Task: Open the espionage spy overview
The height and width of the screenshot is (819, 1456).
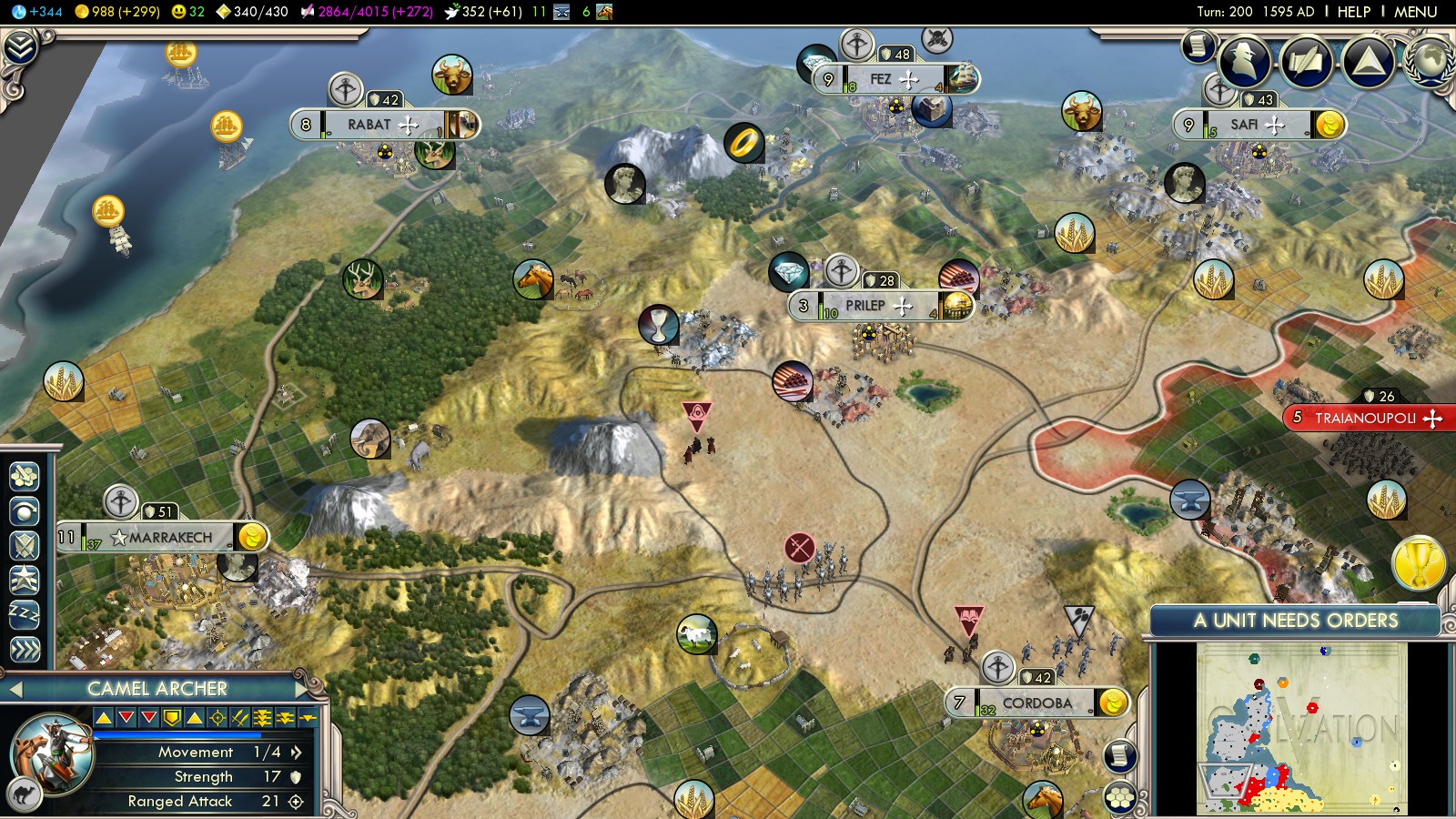Action: pos(1245,61)
